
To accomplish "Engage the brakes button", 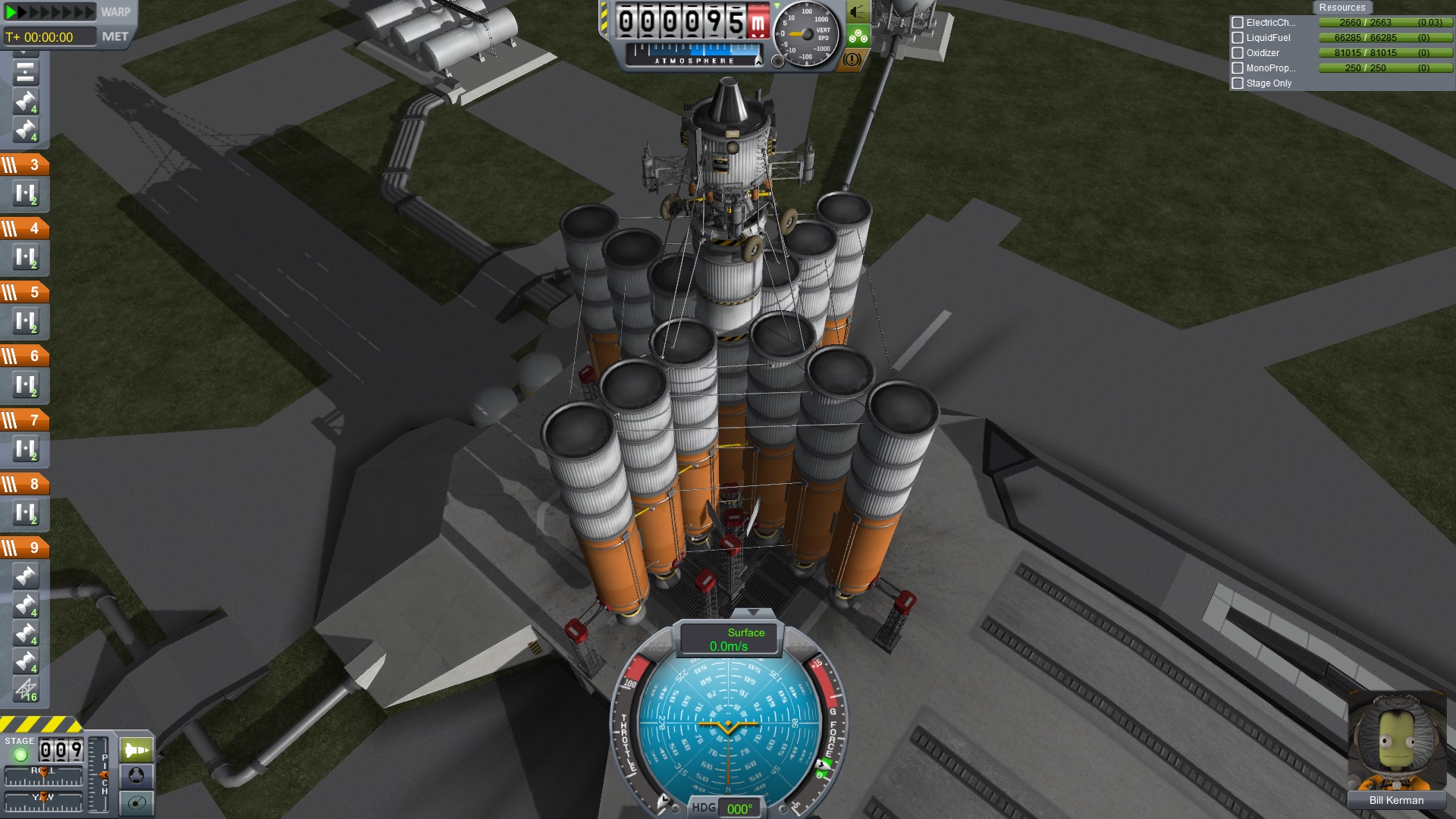I will [x=852, y=59].
